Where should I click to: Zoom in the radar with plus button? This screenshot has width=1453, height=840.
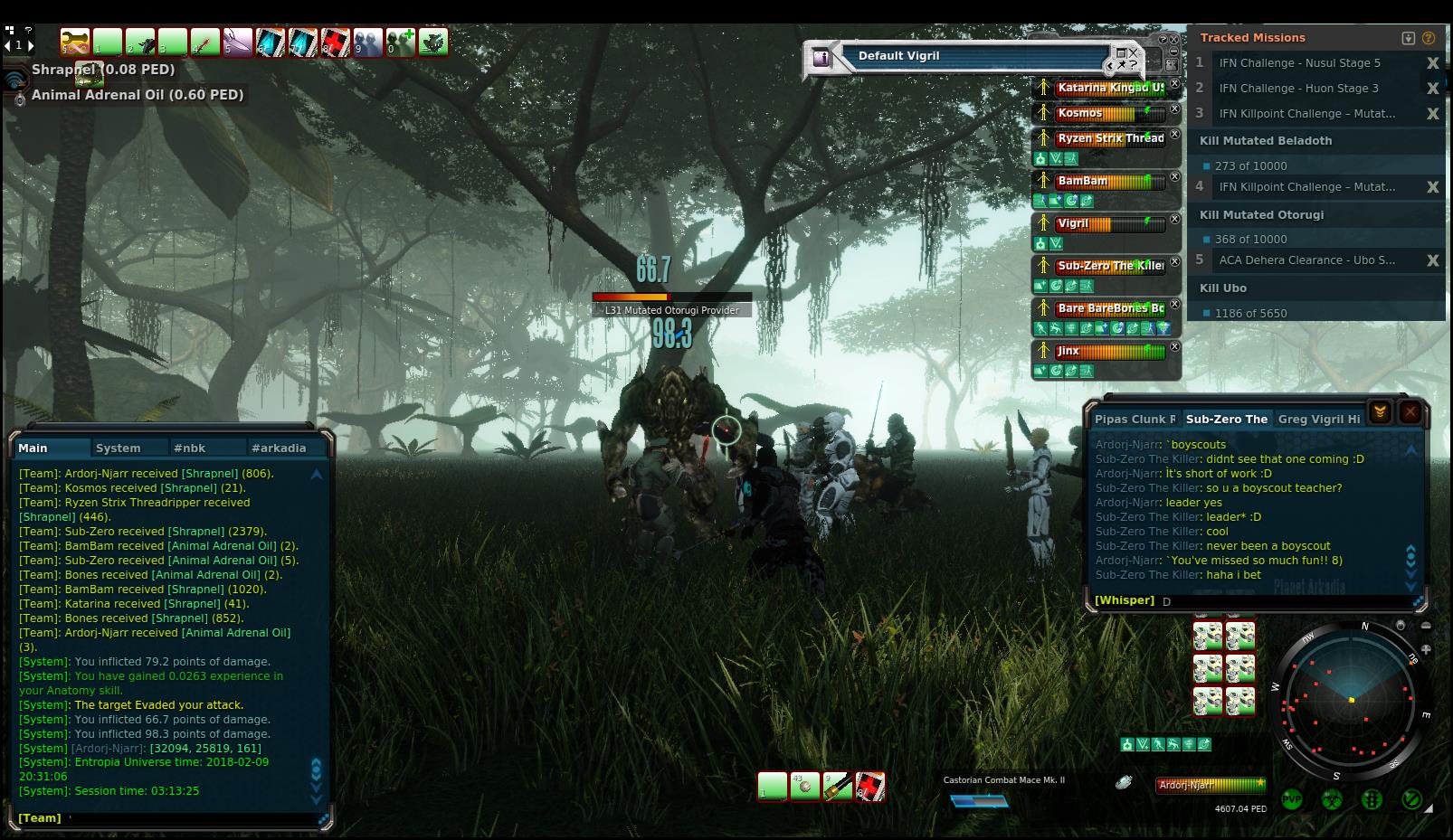tap(1426, 649)
